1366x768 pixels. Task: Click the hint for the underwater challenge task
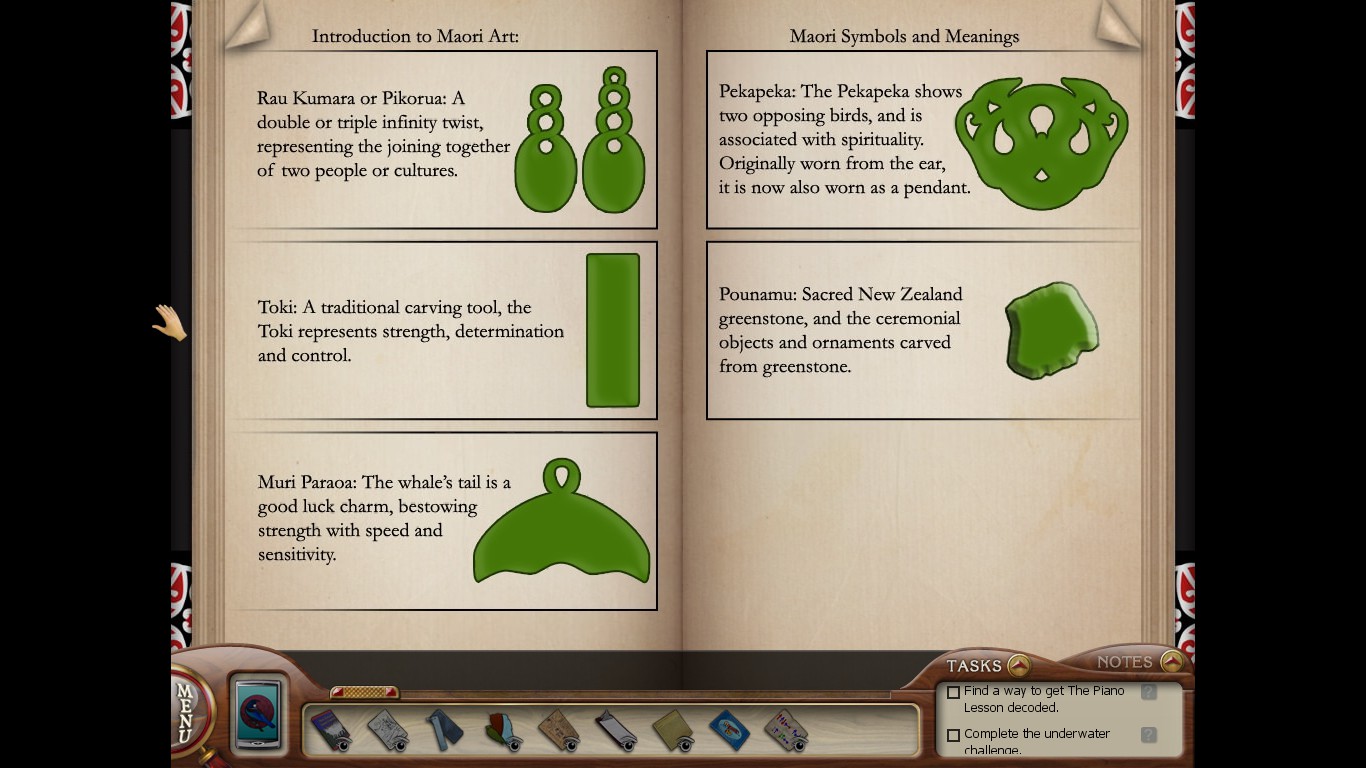(1148, 735)
